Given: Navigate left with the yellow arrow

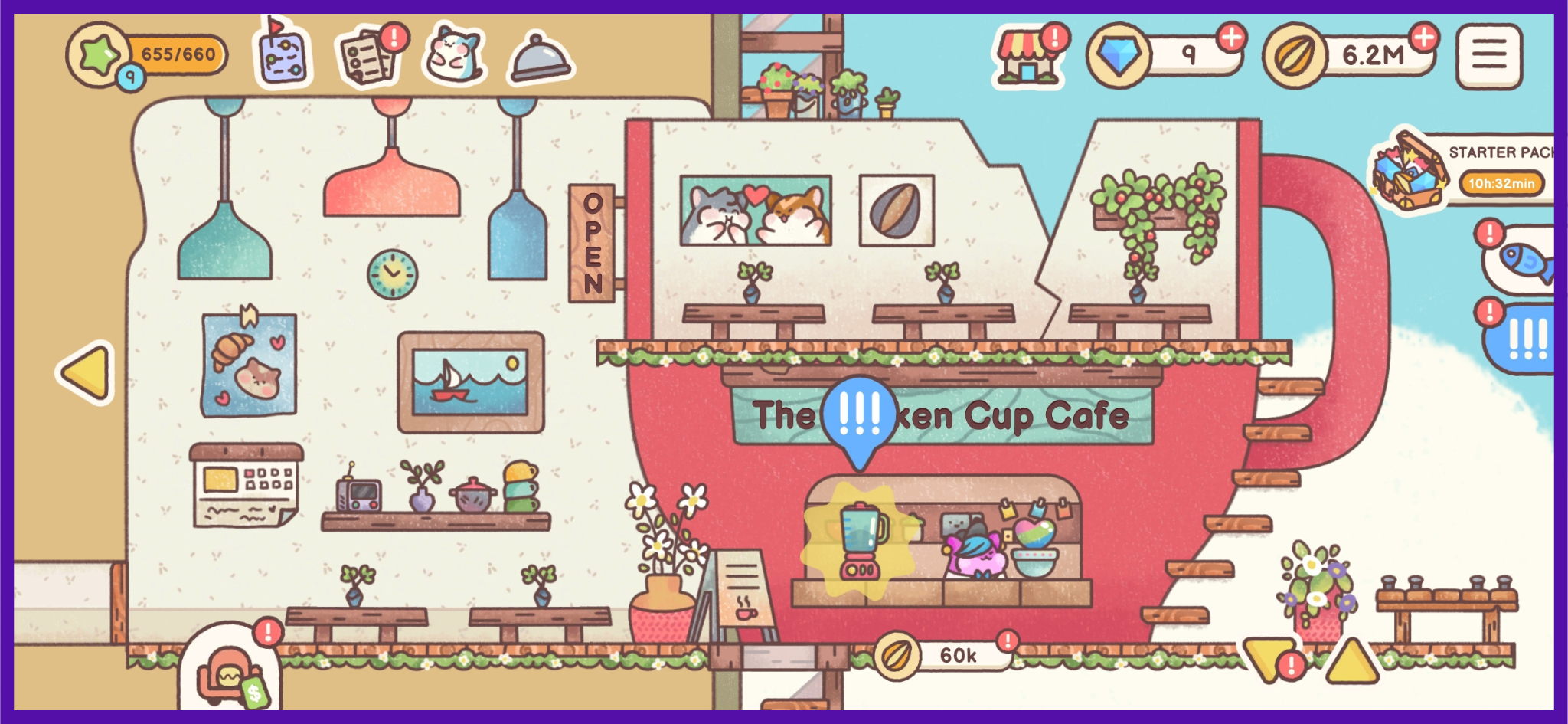Looking at the screenshot, I should [x=87, y=372].
